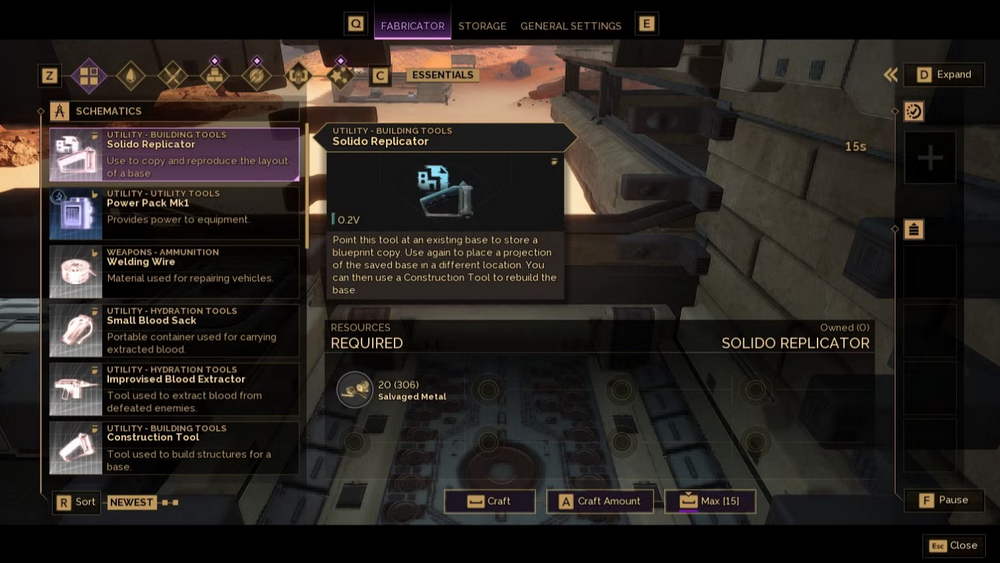Change the schematic sort order
This screenshot has height=563, width=1000.
click(76, 502)
